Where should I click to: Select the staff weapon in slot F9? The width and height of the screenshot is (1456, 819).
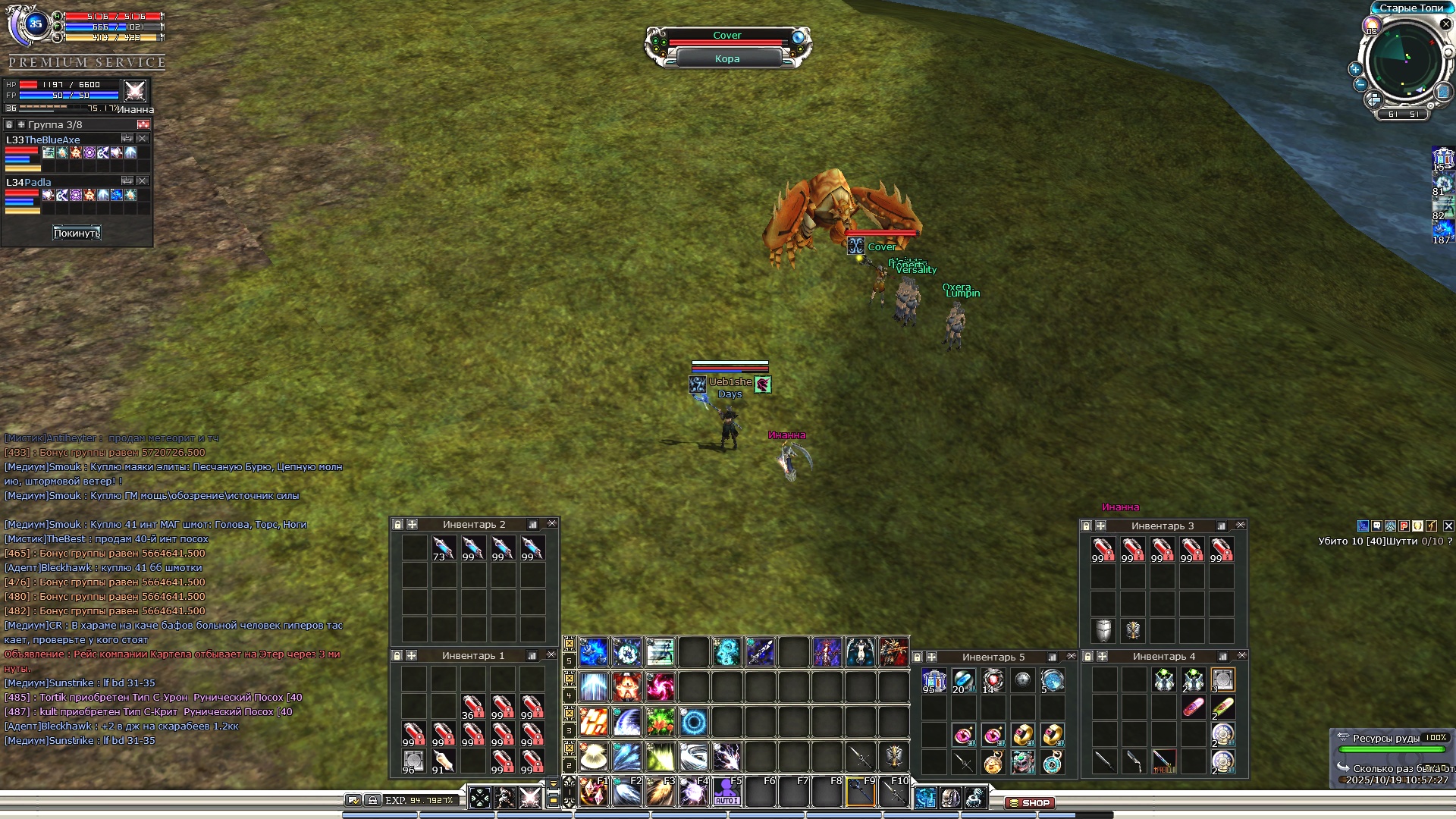[x=861, y=792]
